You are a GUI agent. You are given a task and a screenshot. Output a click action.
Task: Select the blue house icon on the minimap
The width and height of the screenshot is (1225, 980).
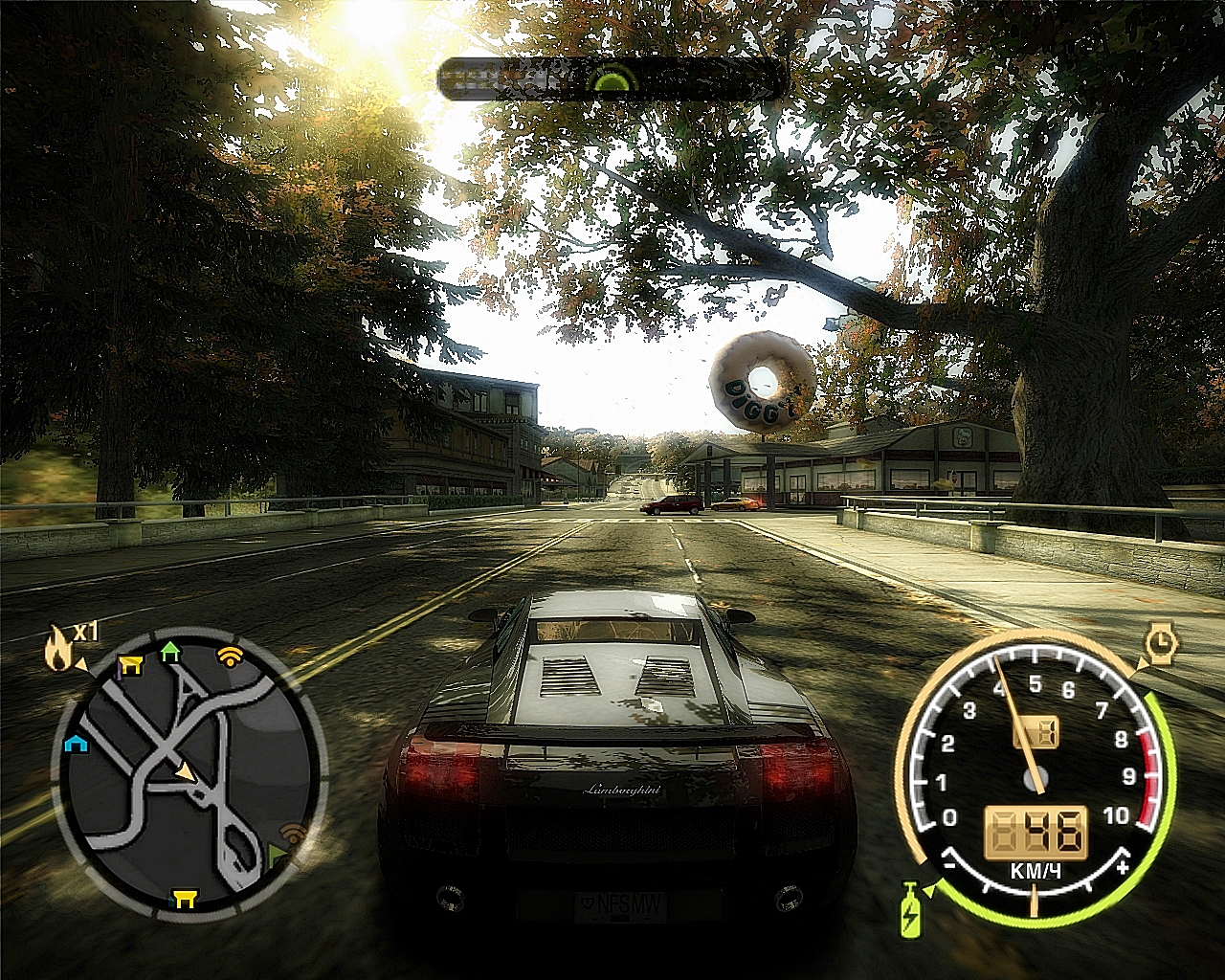click(77, 744)
